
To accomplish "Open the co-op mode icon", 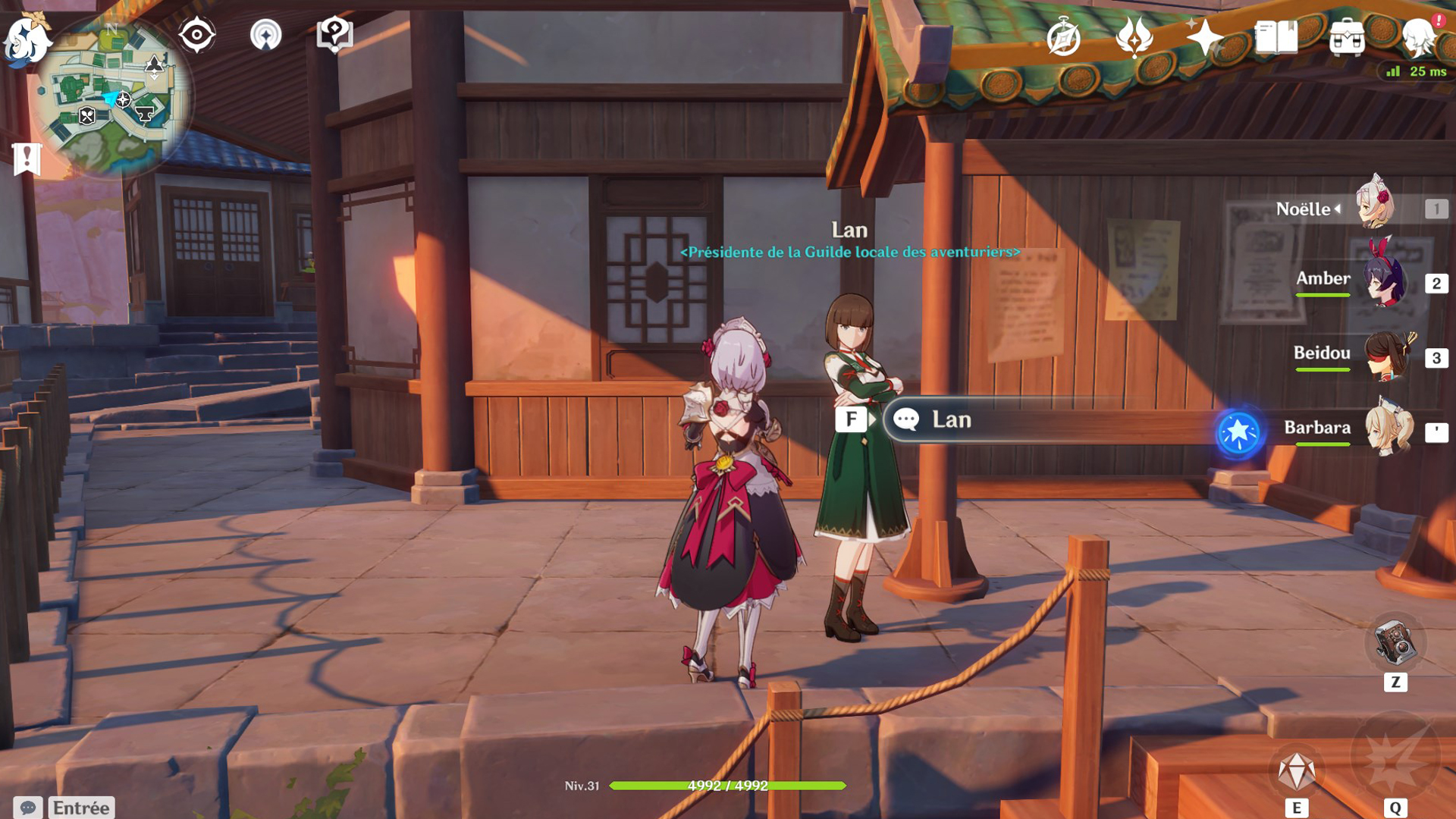I will coord(265,35).
